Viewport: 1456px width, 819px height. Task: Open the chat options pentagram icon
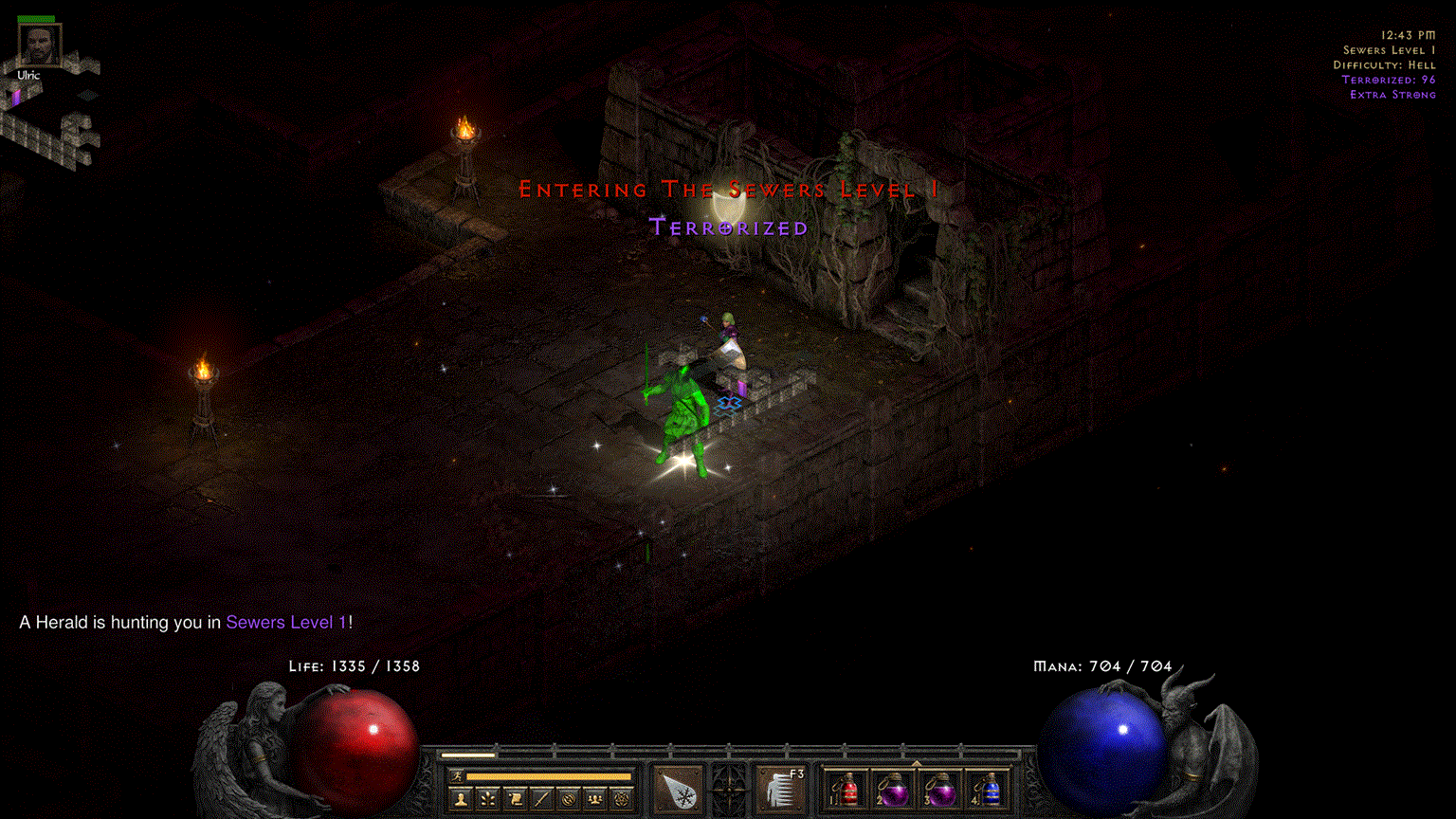pyautogui.click(x=621, y=798)
